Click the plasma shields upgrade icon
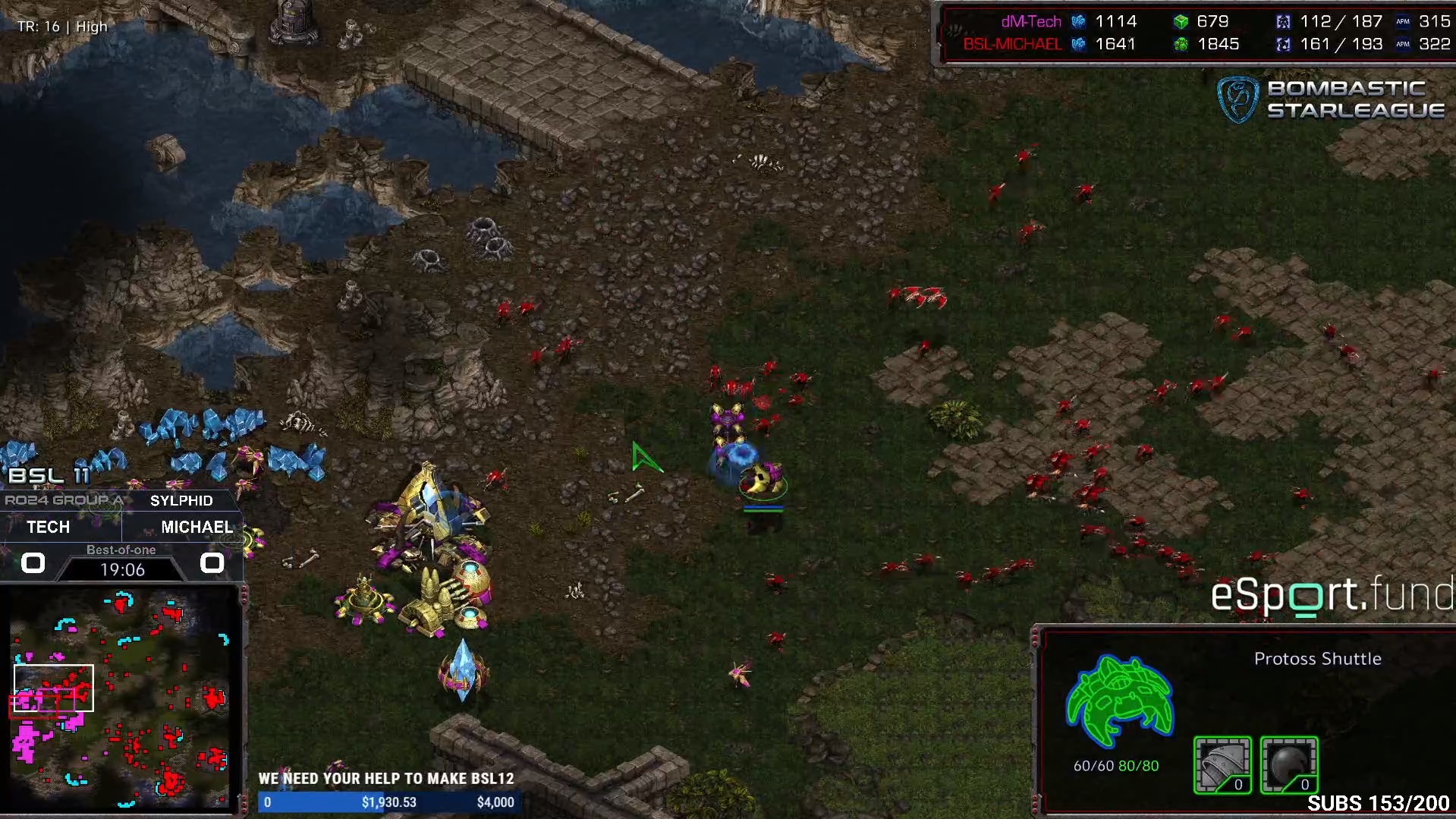The width and height of the screenshot is (1456, 819). tap(1288, 764)
